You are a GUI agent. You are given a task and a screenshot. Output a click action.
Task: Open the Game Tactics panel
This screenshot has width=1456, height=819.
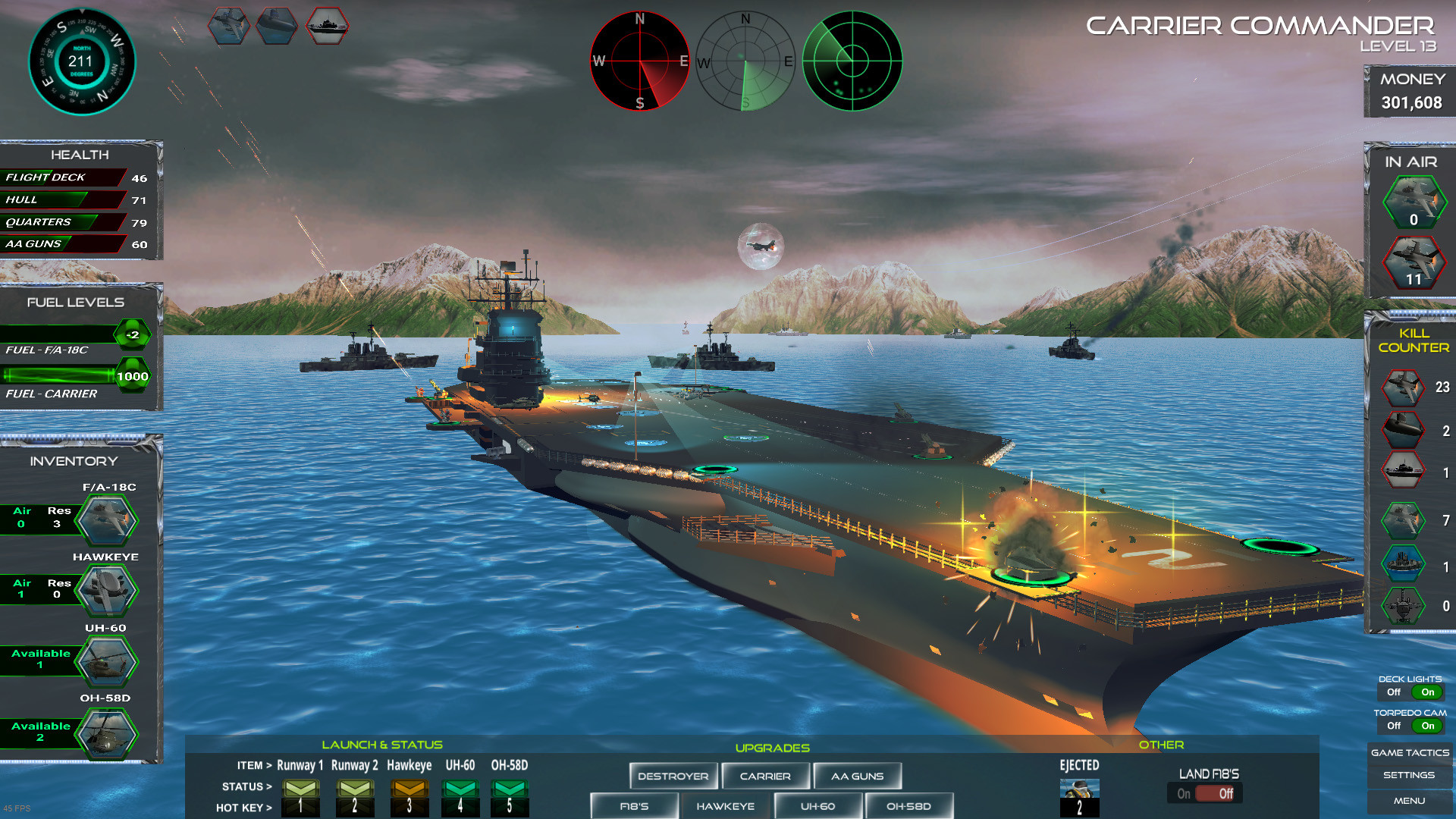(1409, 752)
